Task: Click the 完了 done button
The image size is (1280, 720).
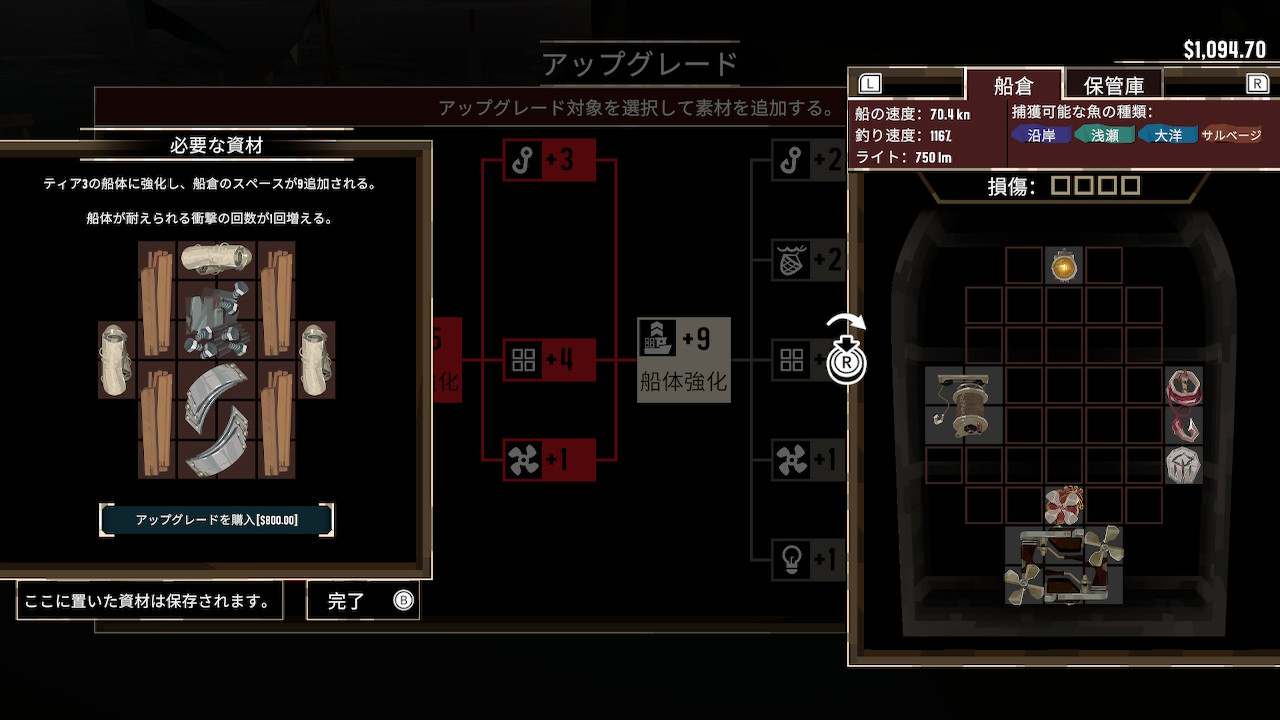Action: click(x=363, y=601)
